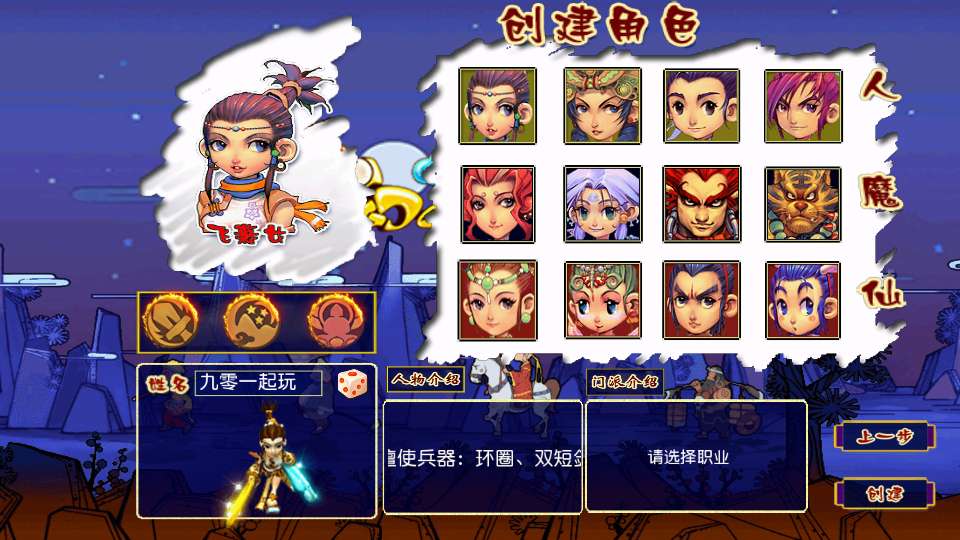Roll the dice for a random name
960x540 pixels.
click(x=351, y=383)
